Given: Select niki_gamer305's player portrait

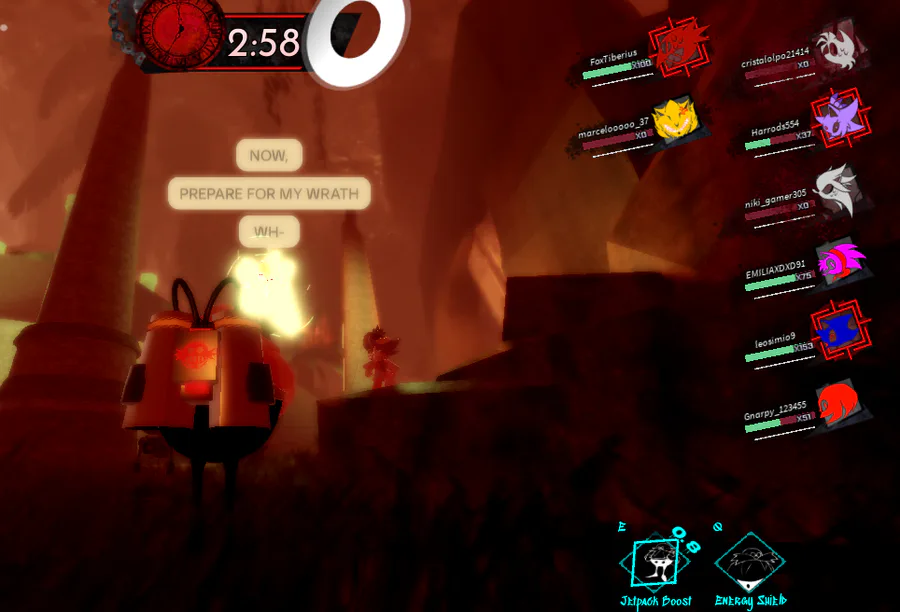Looking at the screenshot, I should [x=835, y=188].
